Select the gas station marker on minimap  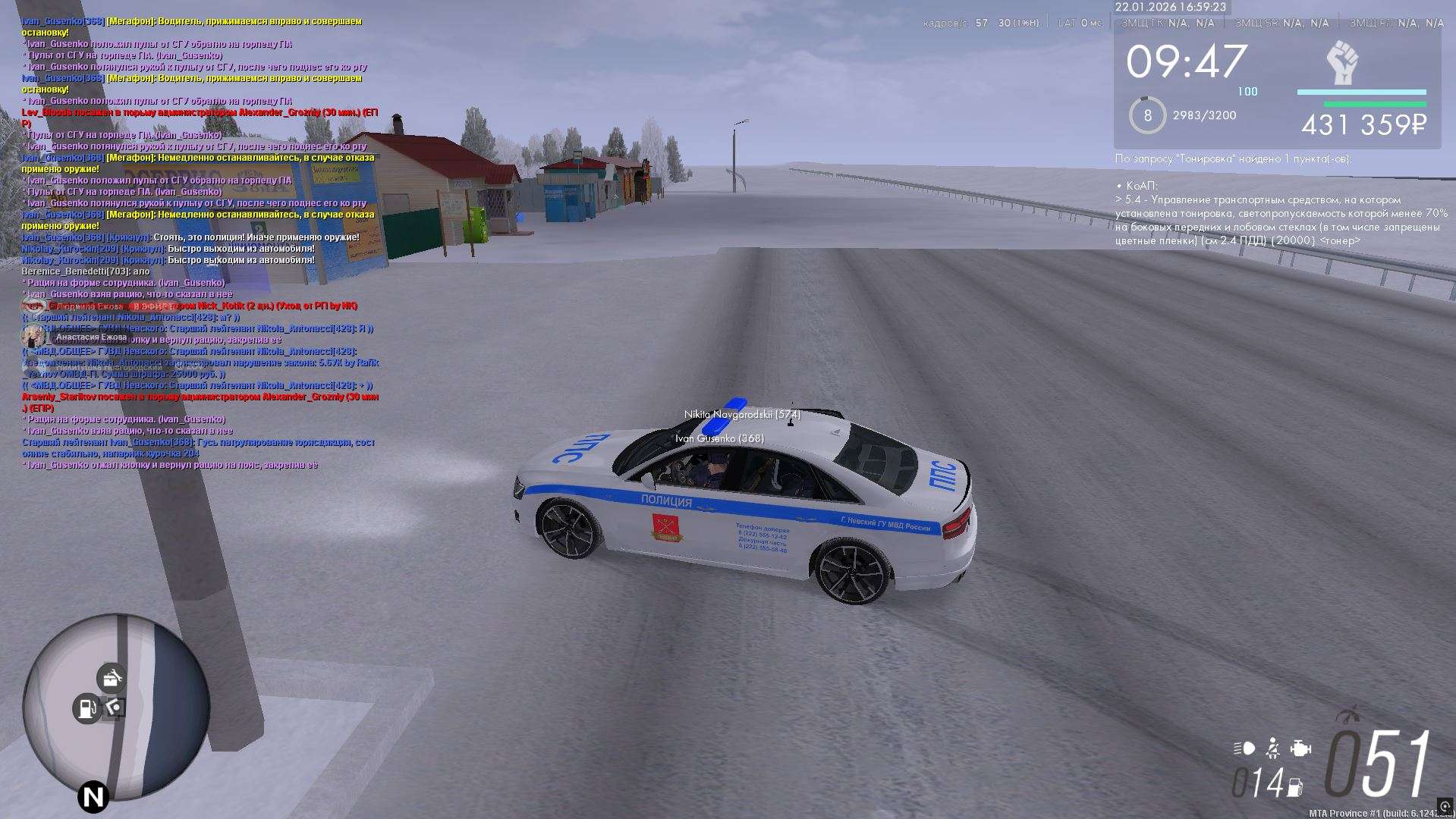tap(87, 708)
